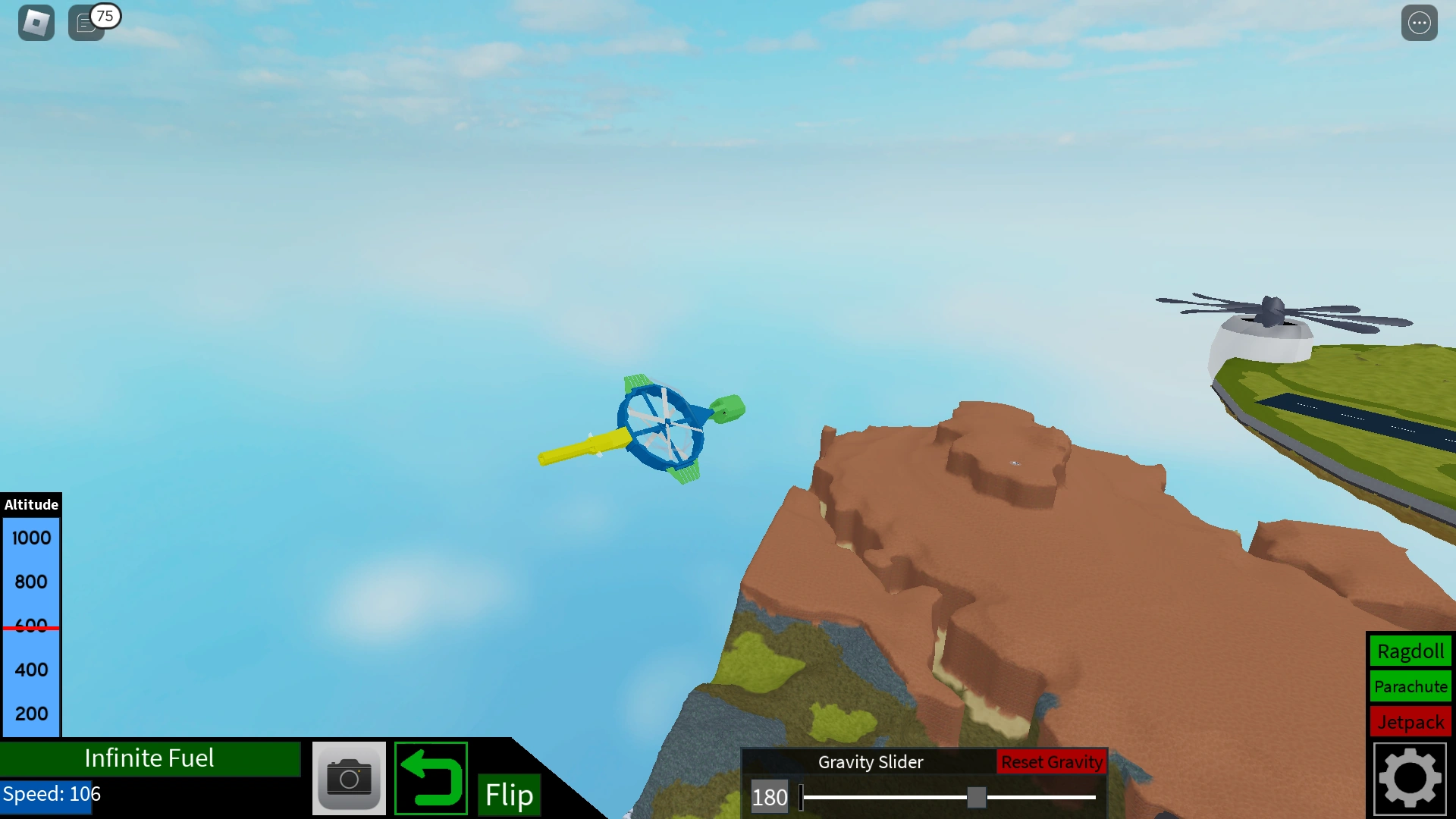Open settings with the gear icon
This screenshot has height=819, width=1456.
[x=1410, y=777]
